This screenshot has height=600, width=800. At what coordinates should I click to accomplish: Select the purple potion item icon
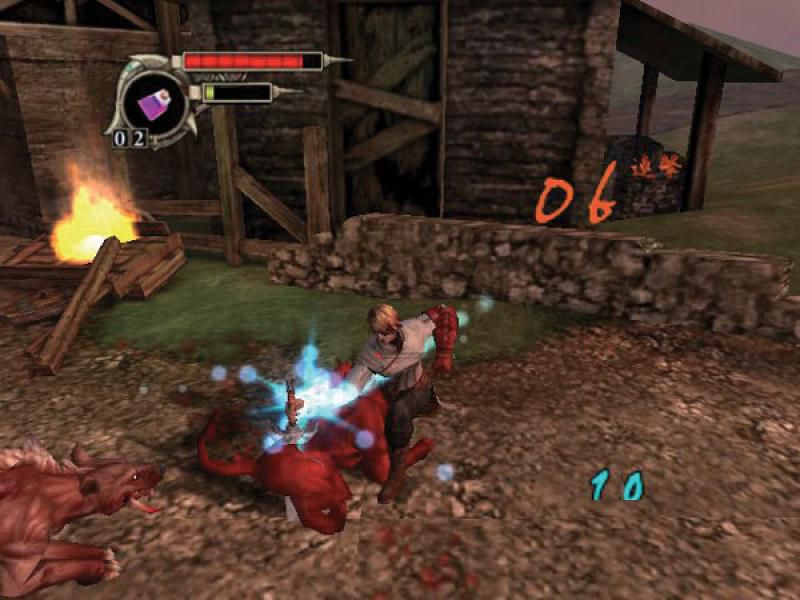pos(158,99)
